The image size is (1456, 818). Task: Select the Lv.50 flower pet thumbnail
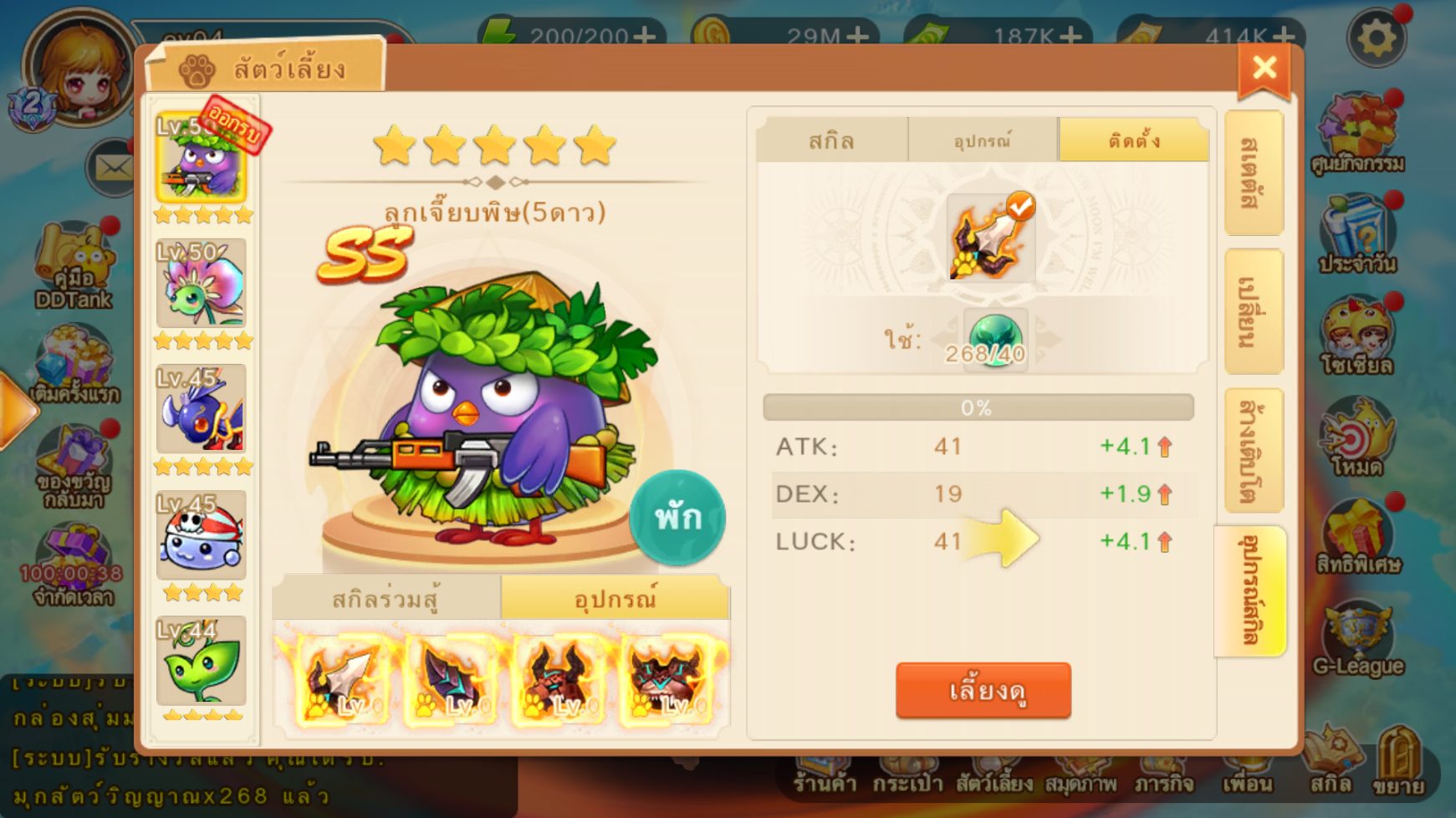coord(202,284)
